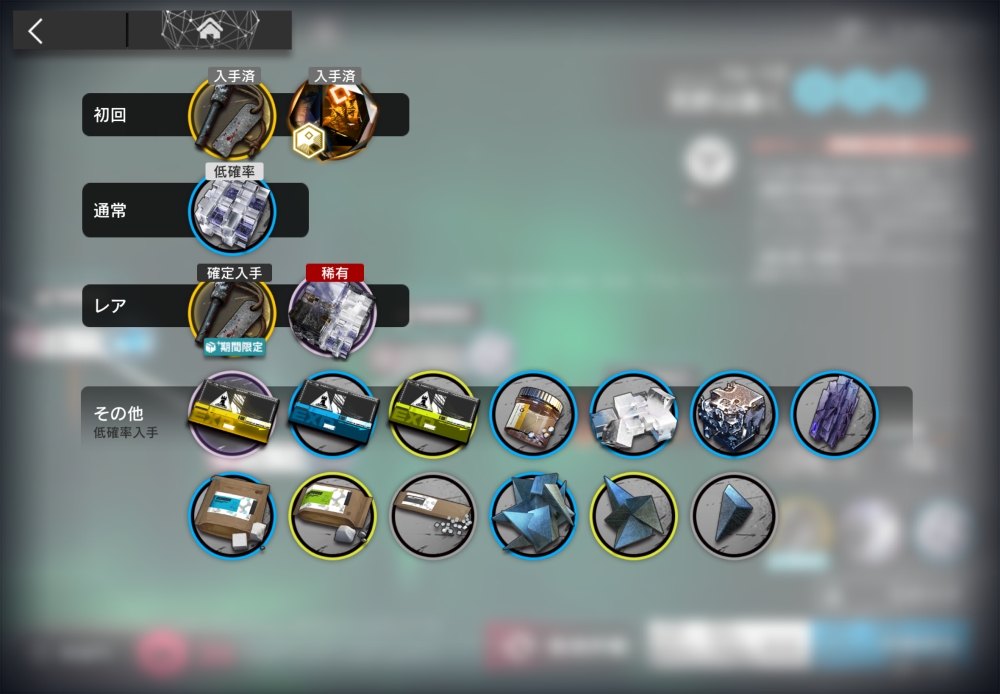This screenshot has width=1000, height=694.
Task: Go back using the arrow button
Action: (x=37, y=31)
